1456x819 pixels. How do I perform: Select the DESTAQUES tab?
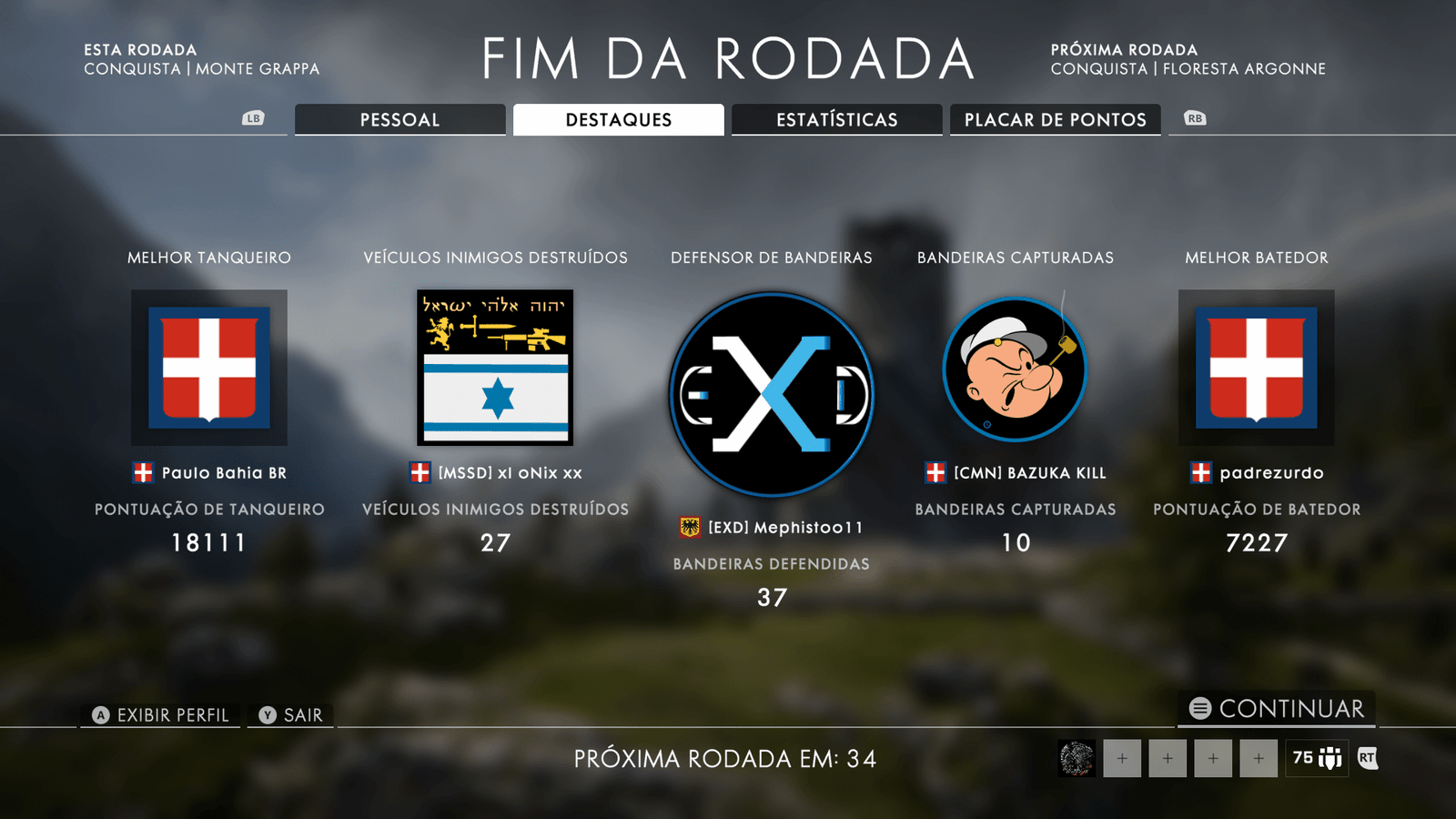(618, 119)
